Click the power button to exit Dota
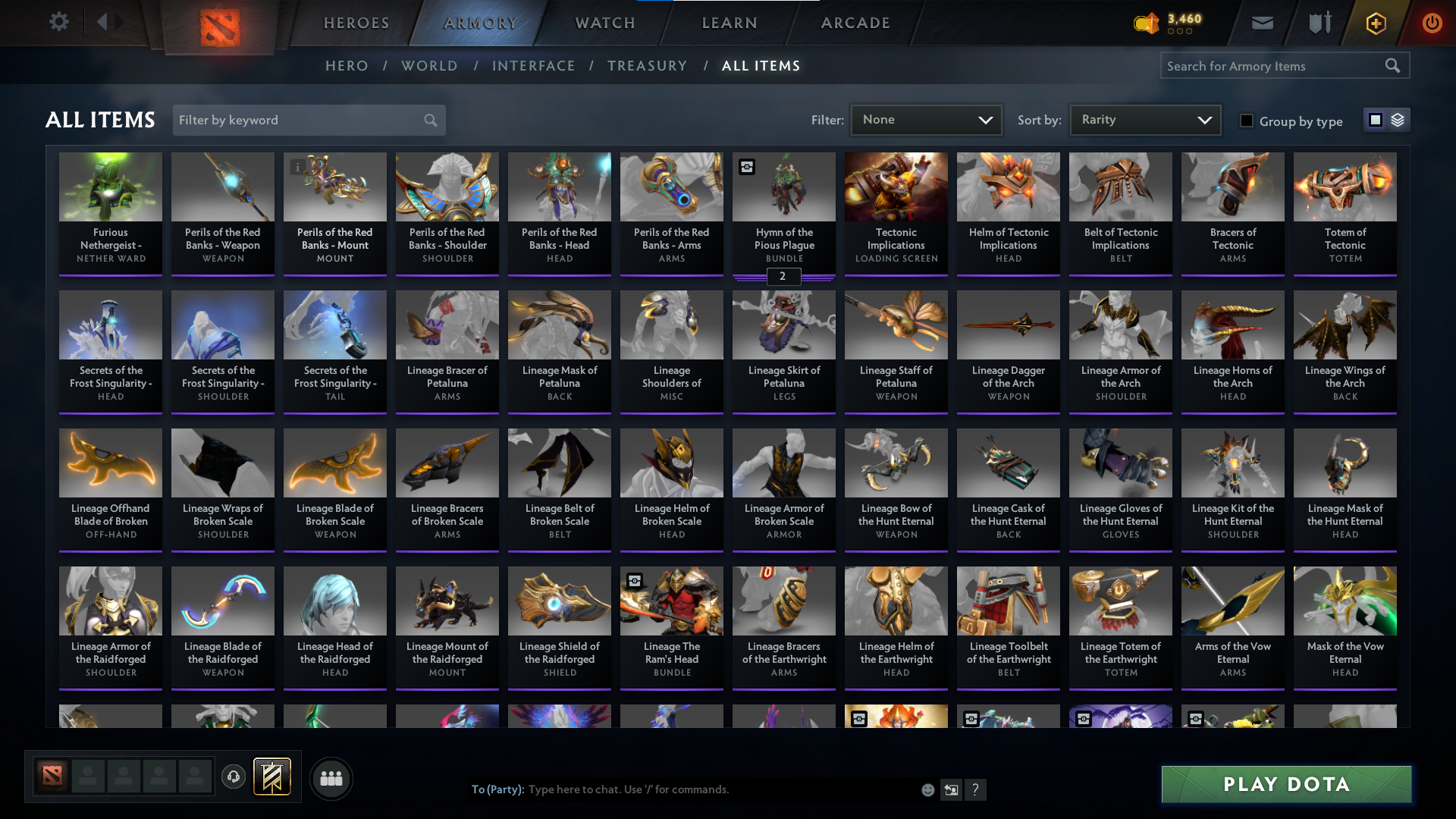1456x819 pixels. click(x=1432, y=23)
